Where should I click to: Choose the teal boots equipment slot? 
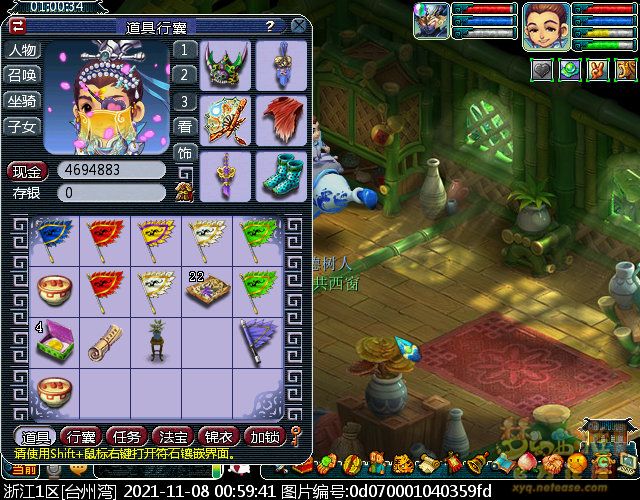pyautogui.click(x=281, y=176)
